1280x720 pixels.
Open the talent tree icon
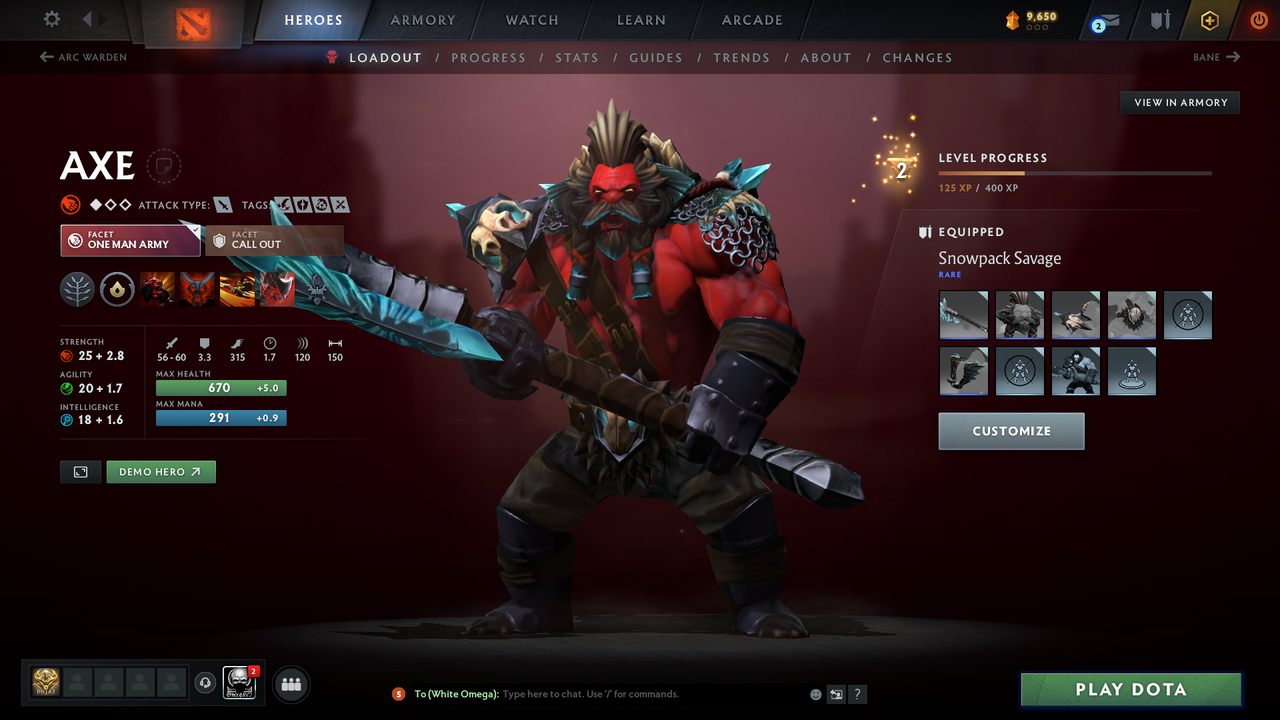tap(77, 289)
